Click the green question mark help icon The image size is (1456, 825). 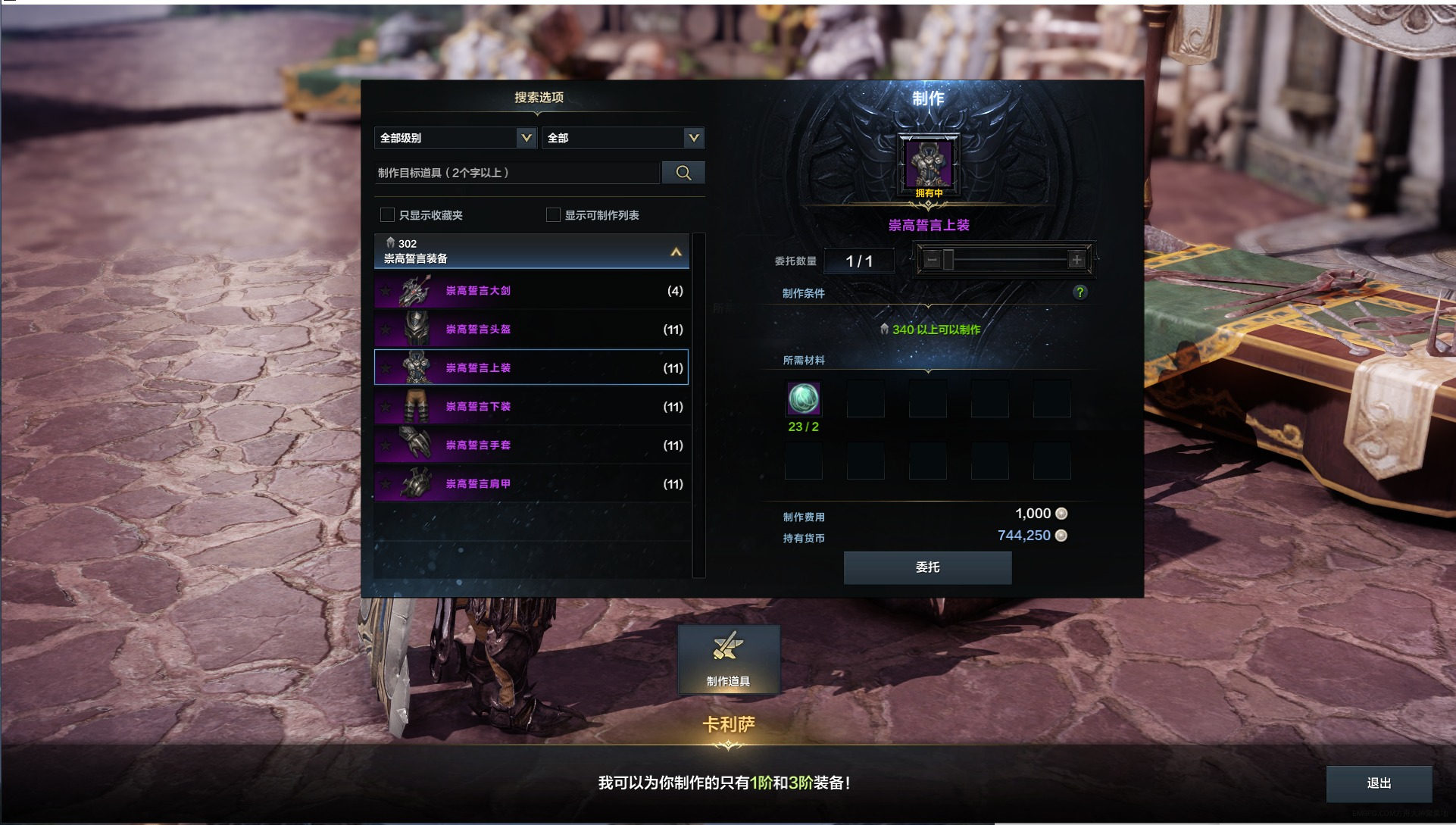click(1080, 292)
